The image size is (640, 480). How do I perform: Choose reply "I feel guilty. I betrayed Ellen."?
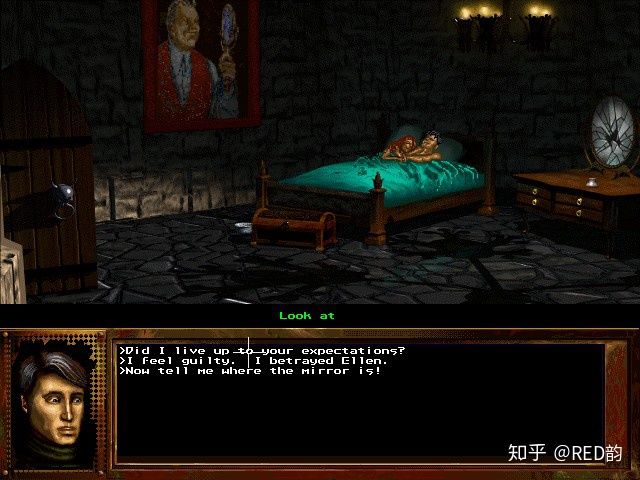252,360
